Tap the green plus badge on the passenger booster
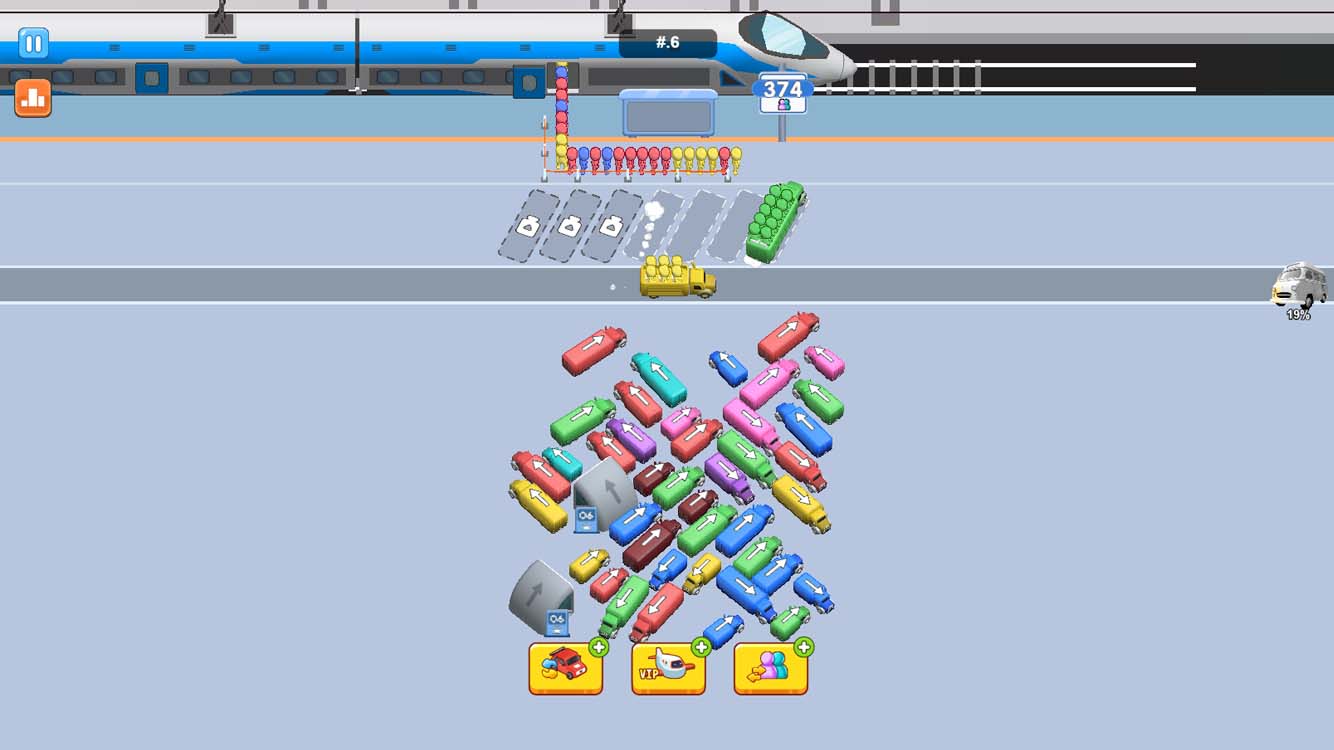The height and width of the screenshot is (750, 1334). 803,645
